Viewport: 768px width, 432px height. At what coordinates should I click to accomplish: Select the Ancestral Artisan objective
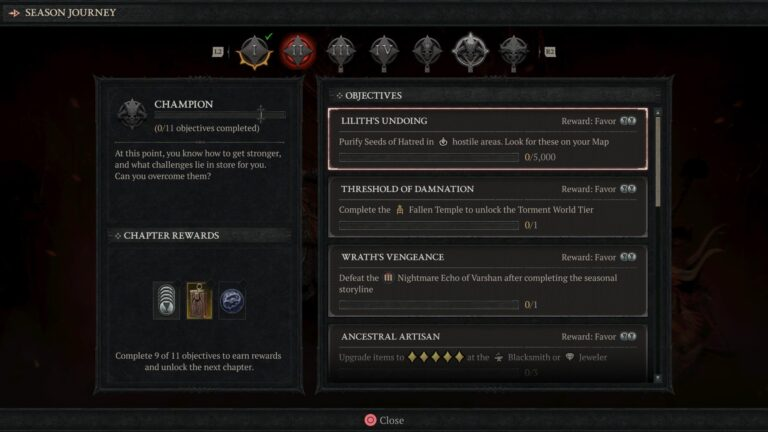click(488, 352)
